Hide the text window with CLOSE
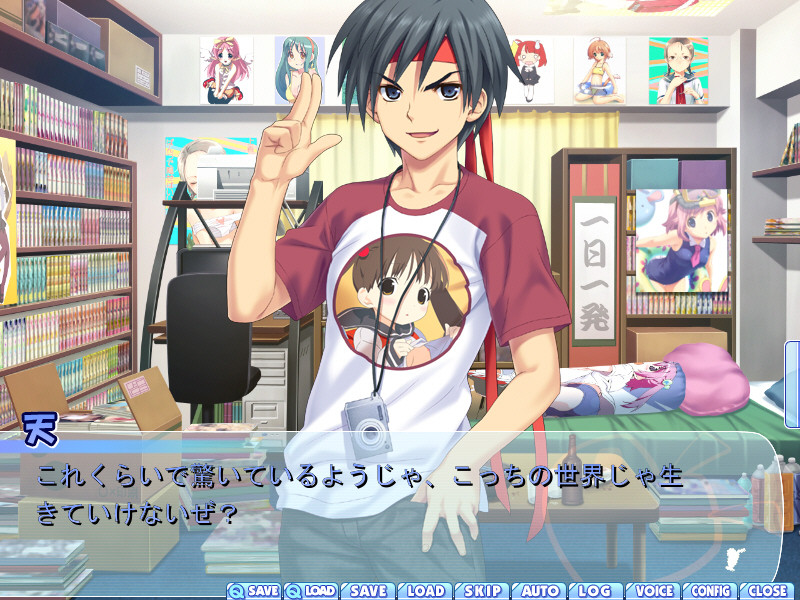This screenshot has height=600, width=800. pos(767,591)
